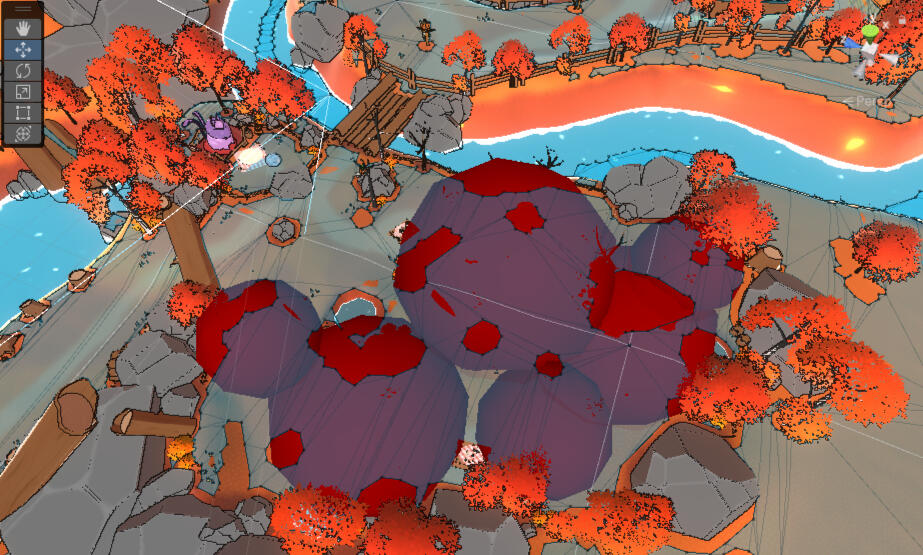Viewport: 923px width, 555px height.
Task: Select the hand view tool
Action: click(23, 28)
